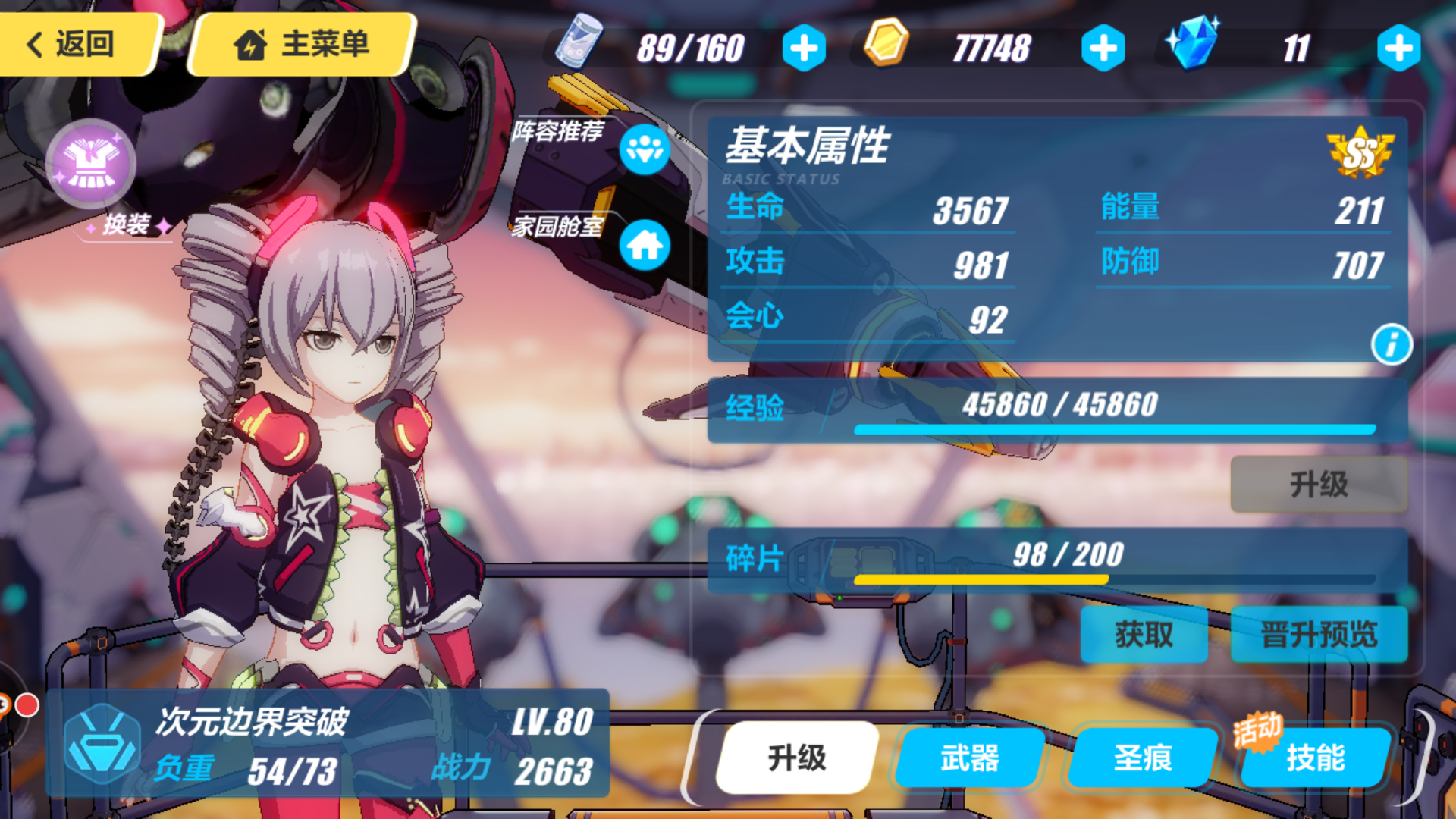The image size is (1456, 819).
Task: Add stamina with its plus button
Action: (x=805, y=47)
